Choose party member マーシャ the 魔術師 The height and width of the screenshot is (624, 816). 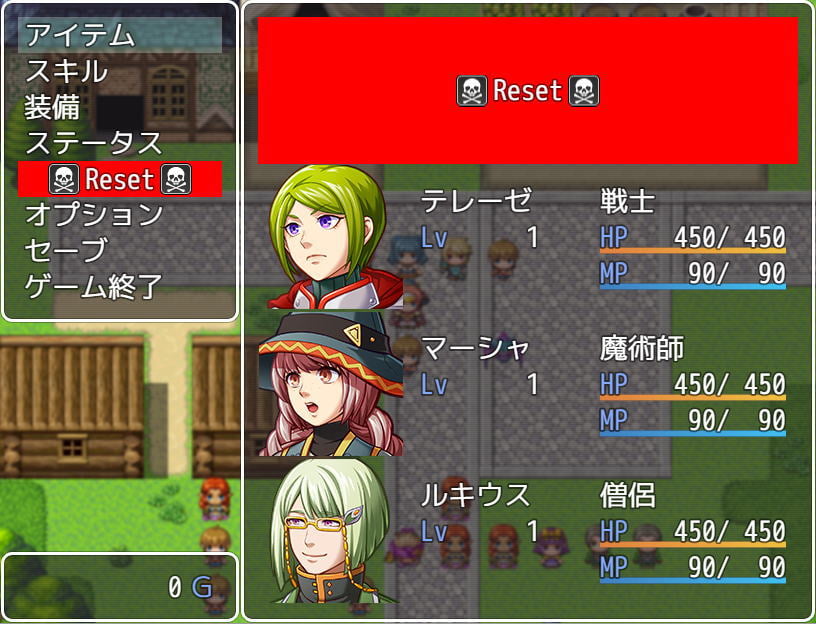click(x=527, y=384)
